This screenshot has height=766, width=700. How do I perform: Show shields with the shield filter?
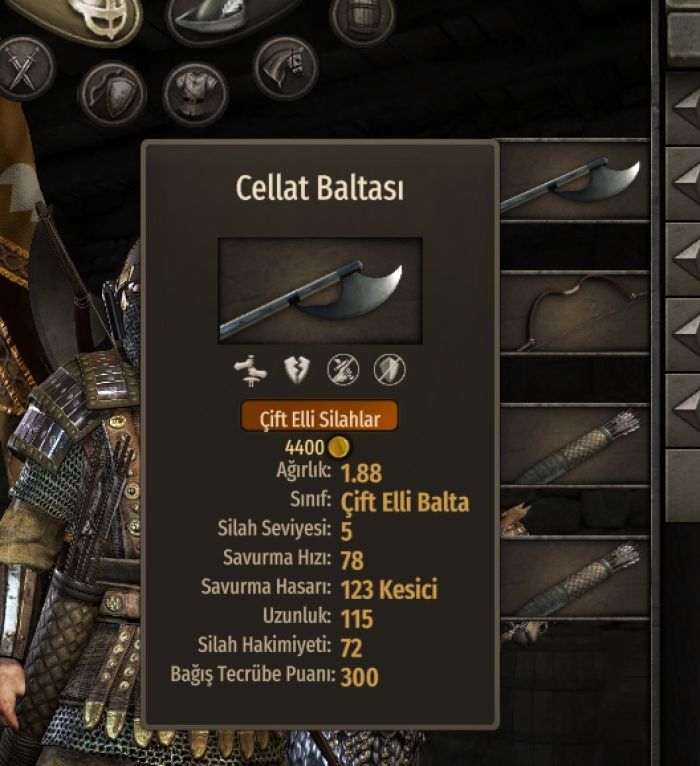112,94
